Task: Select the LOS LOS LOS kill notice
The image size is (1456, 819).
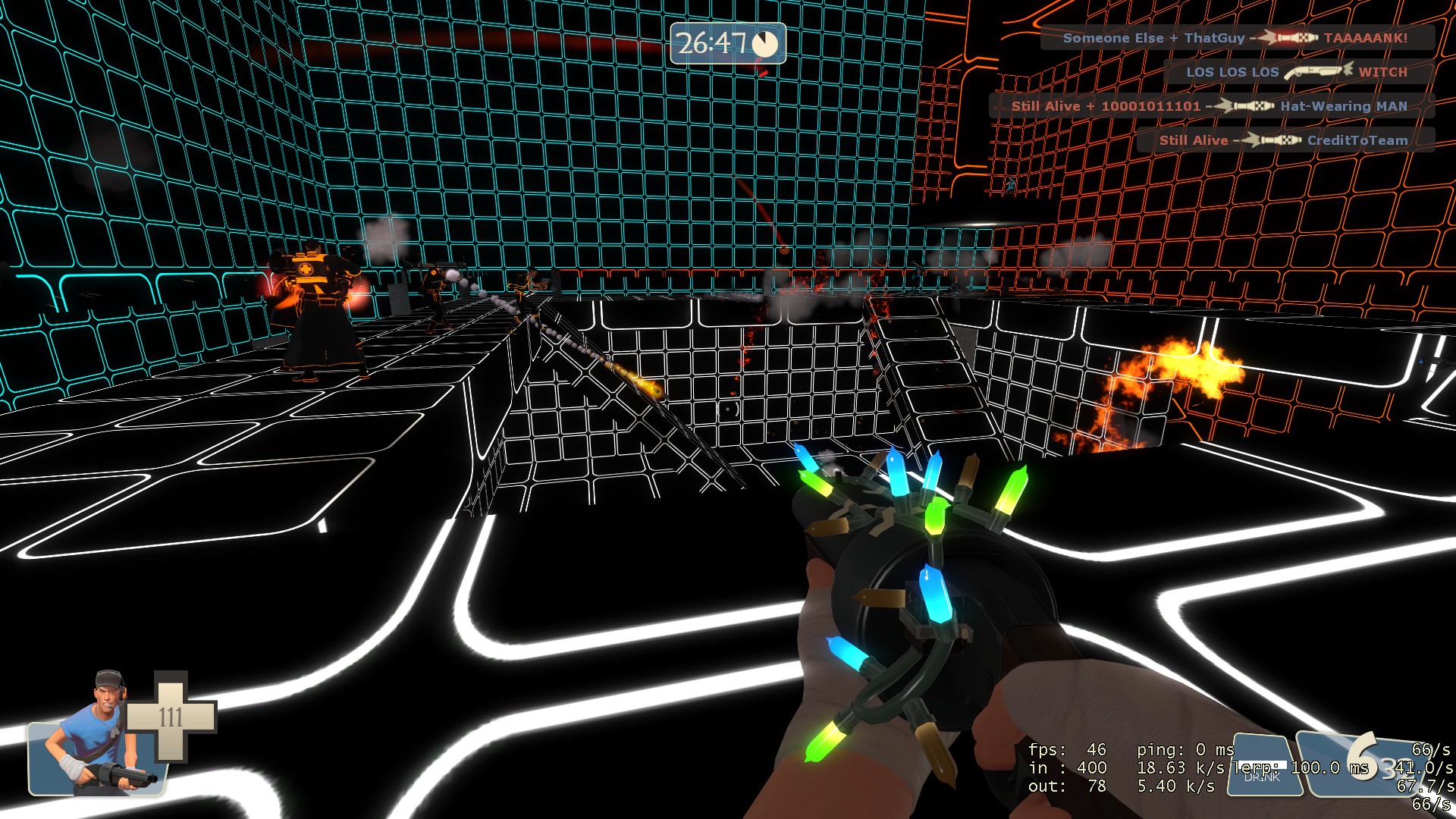Action: (x=1297, y=72)
